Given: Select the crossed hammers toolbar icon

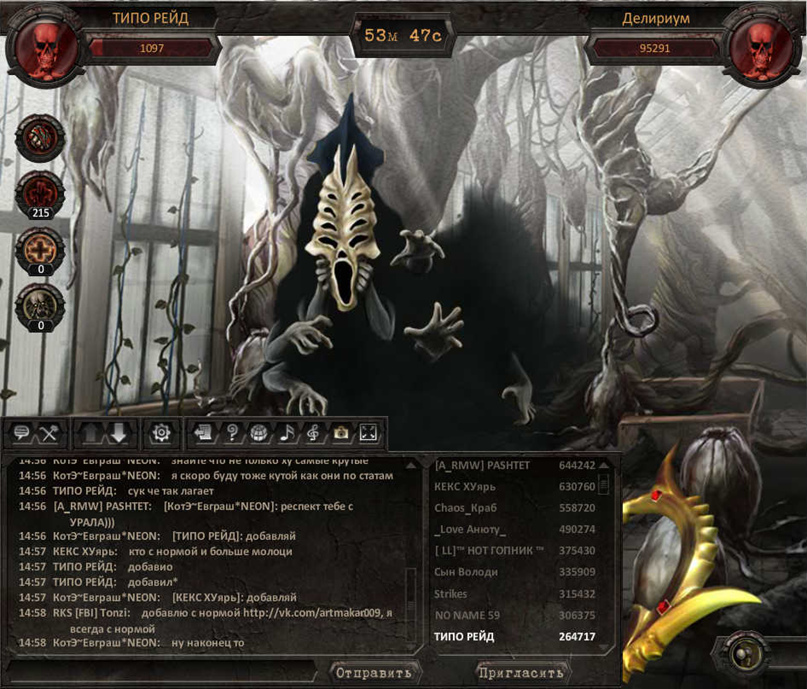Looking at the screenshot, I should tap(48, 434).
